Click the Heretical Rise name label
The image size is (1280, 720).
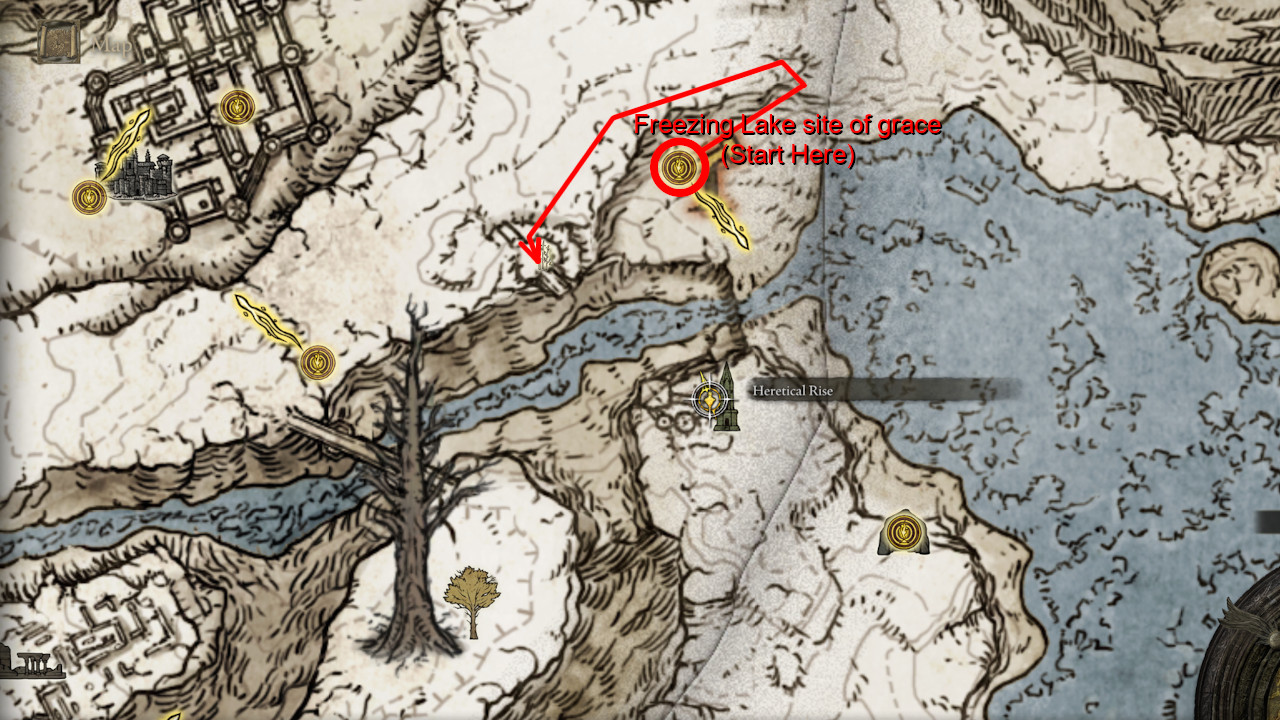pos(791,393)
